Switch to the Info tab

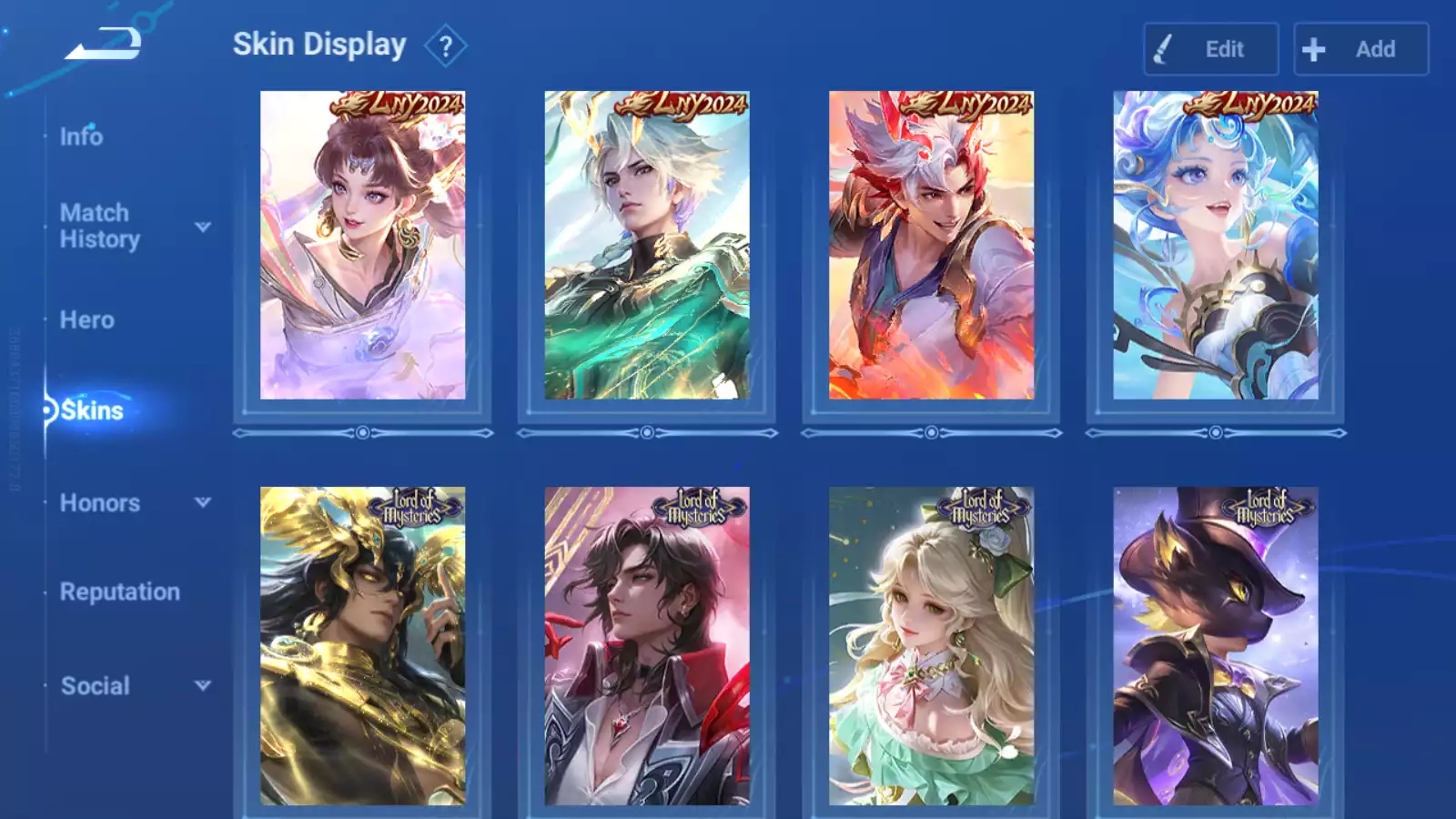coord(81,136)
